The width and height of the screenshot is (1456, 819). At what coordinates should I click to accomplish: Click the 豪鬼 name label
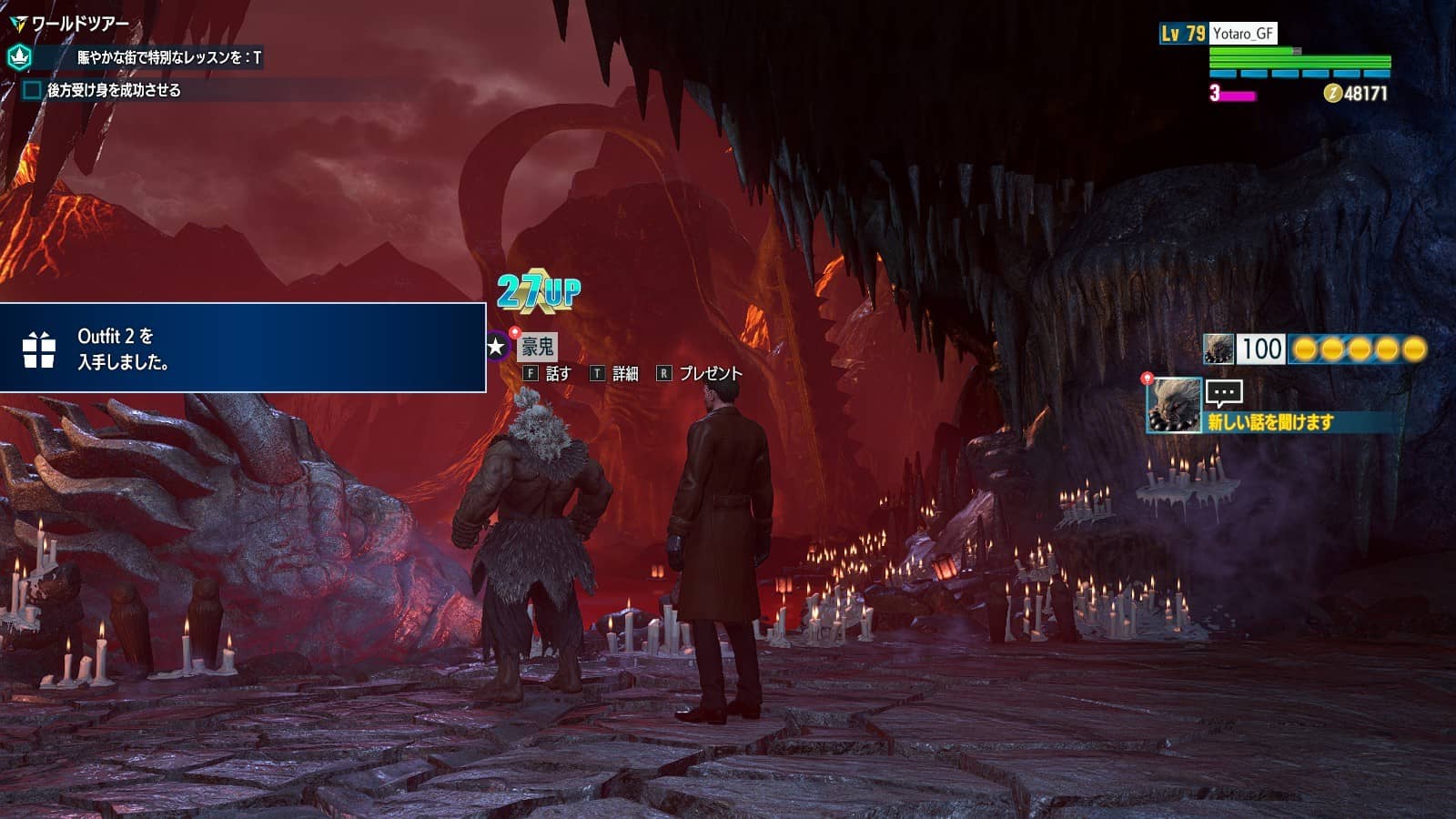(x=537, y=347)
